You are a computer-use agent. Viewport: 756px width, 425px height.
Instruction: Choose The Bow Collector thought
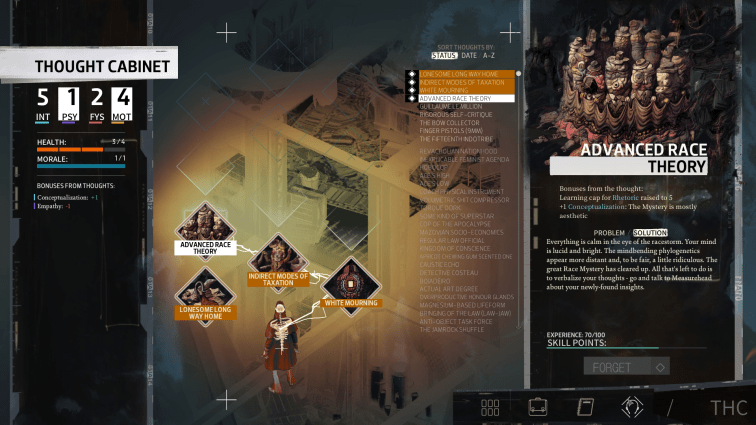pos(450,123)
